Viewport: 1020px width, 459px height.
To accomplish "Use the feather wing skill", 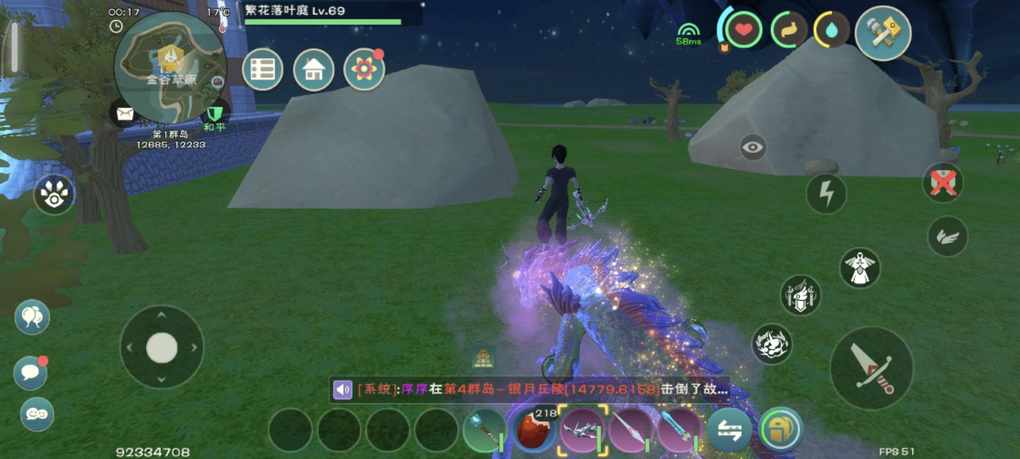I will click(x=946, y=236).
